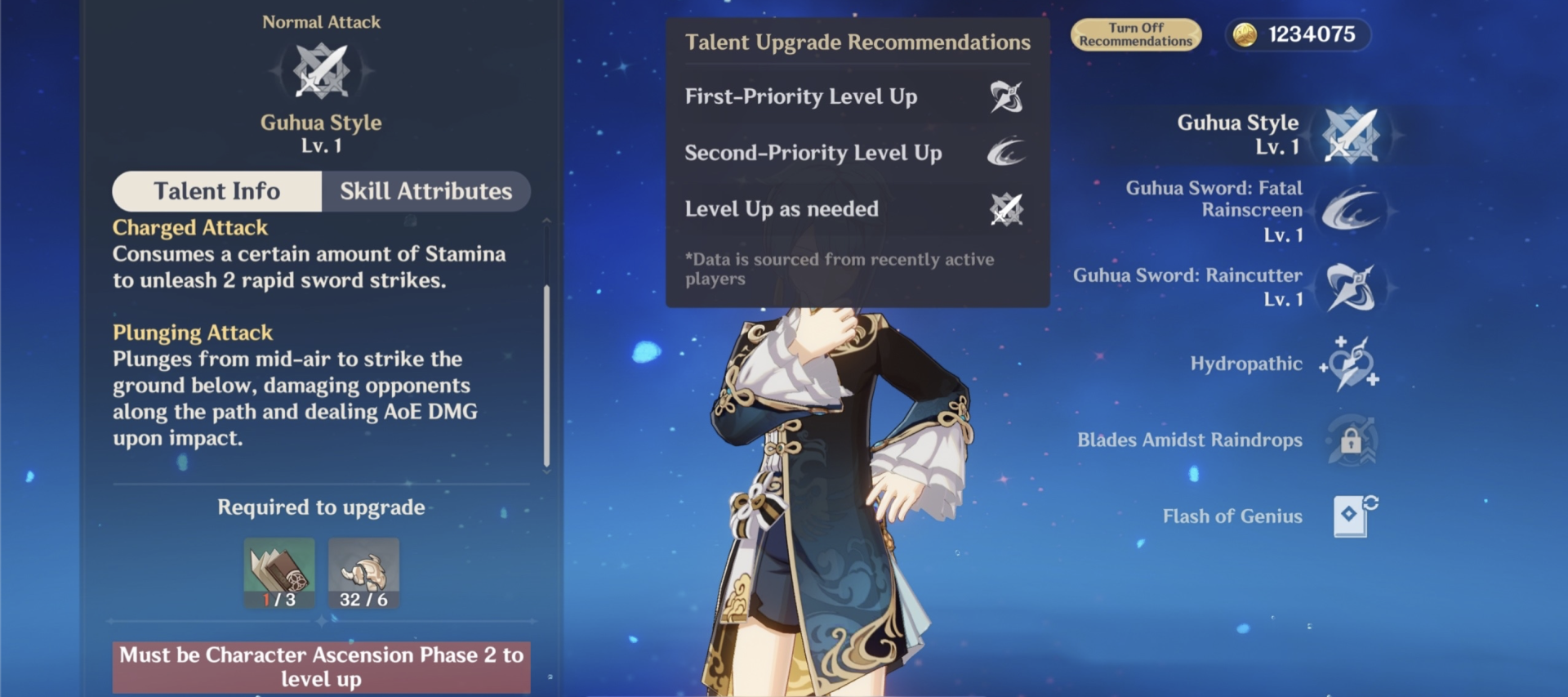Click the Ascension Phase 2 requirement banner
Image resolution: width=1568 pixels, height=697 pixels.
pos(321,667)
